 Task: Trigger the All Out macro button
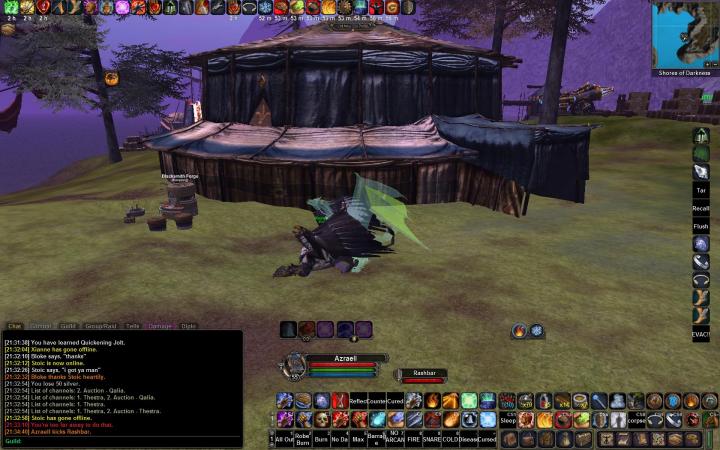click(x=285, y=439)
